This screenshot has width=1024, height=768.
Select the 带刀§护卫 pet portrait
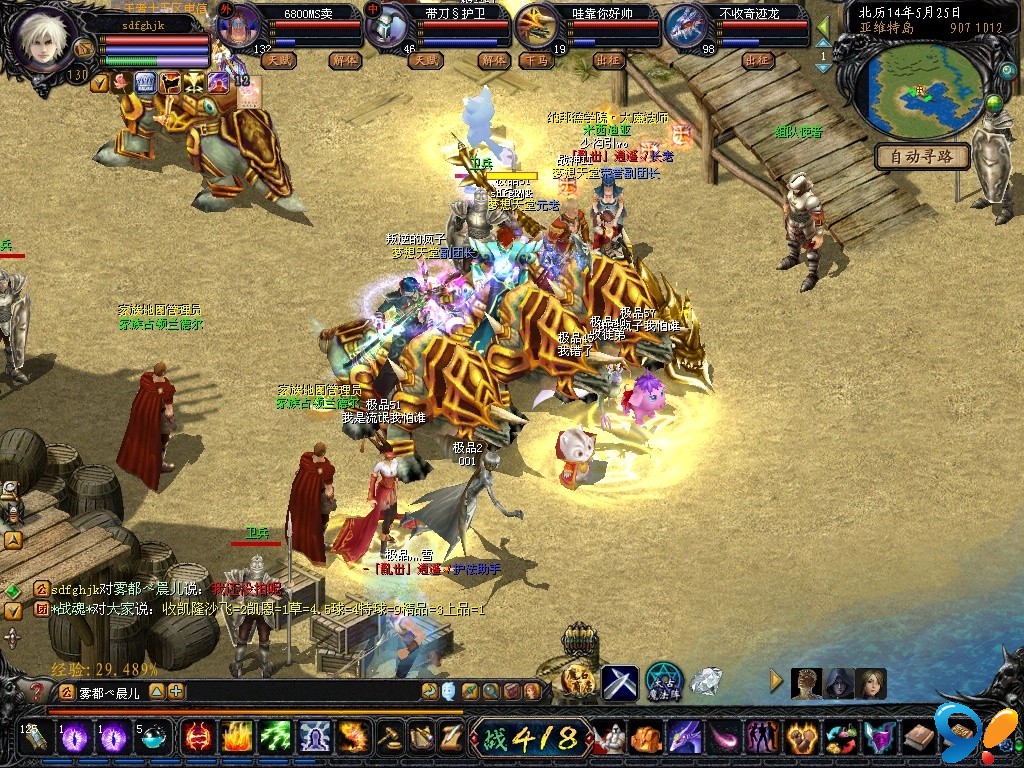tap(387, 27)
